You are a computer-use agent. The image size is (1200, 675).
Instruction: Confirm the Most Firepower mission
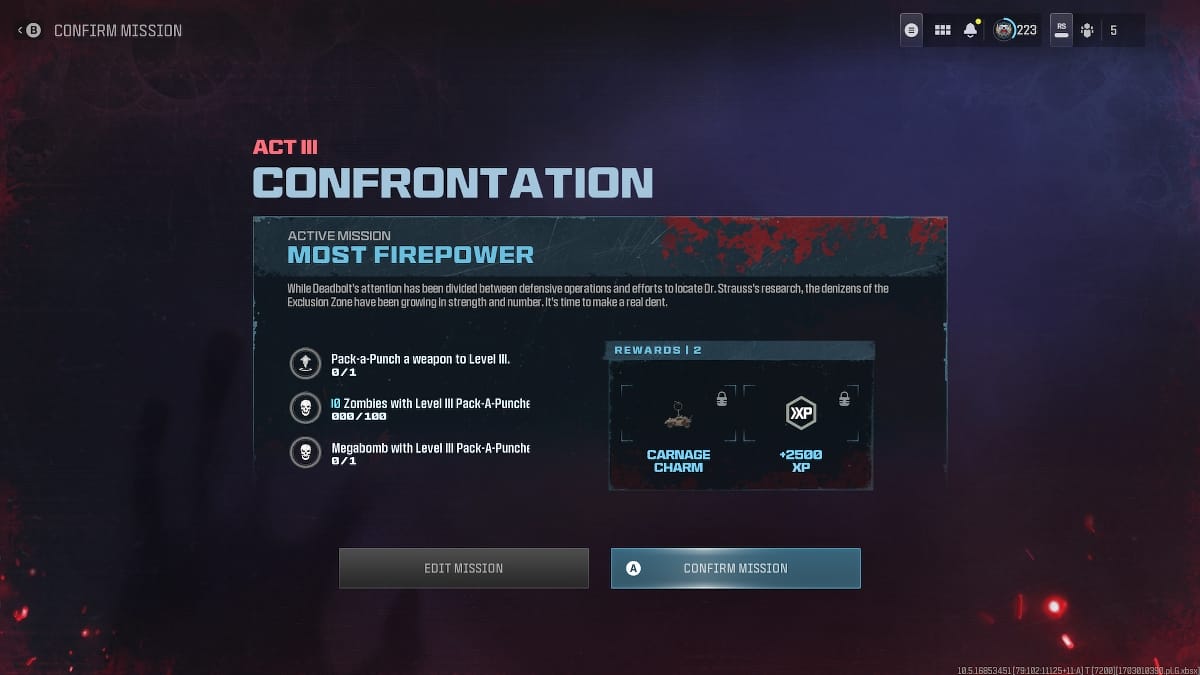[735, 568]
